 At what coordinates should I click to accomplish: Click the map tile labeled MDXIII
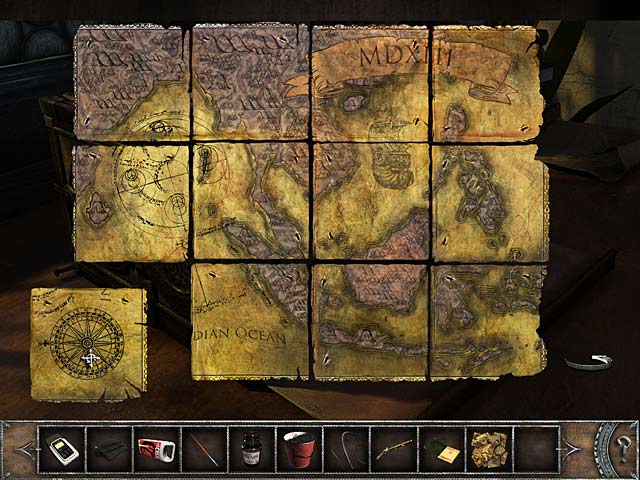370,82
